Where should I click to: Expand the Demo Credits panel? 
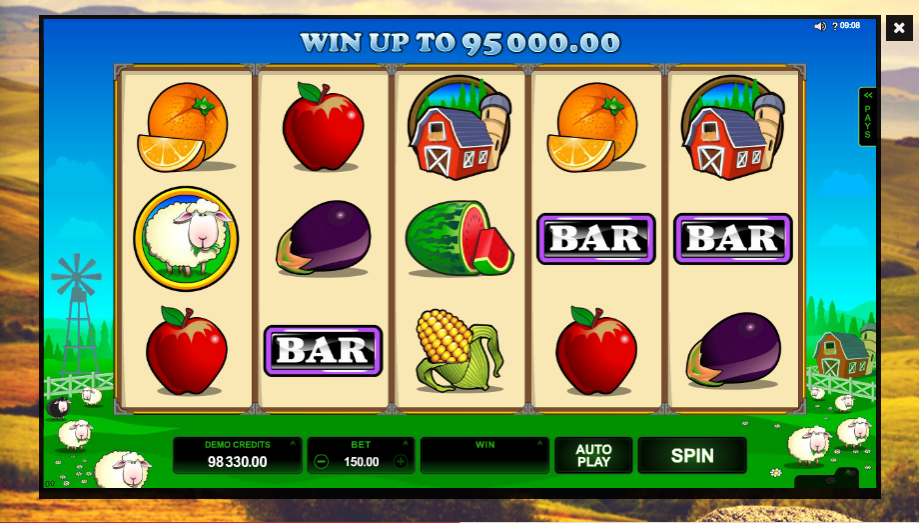pyautogui.click(x=293, y=442)
